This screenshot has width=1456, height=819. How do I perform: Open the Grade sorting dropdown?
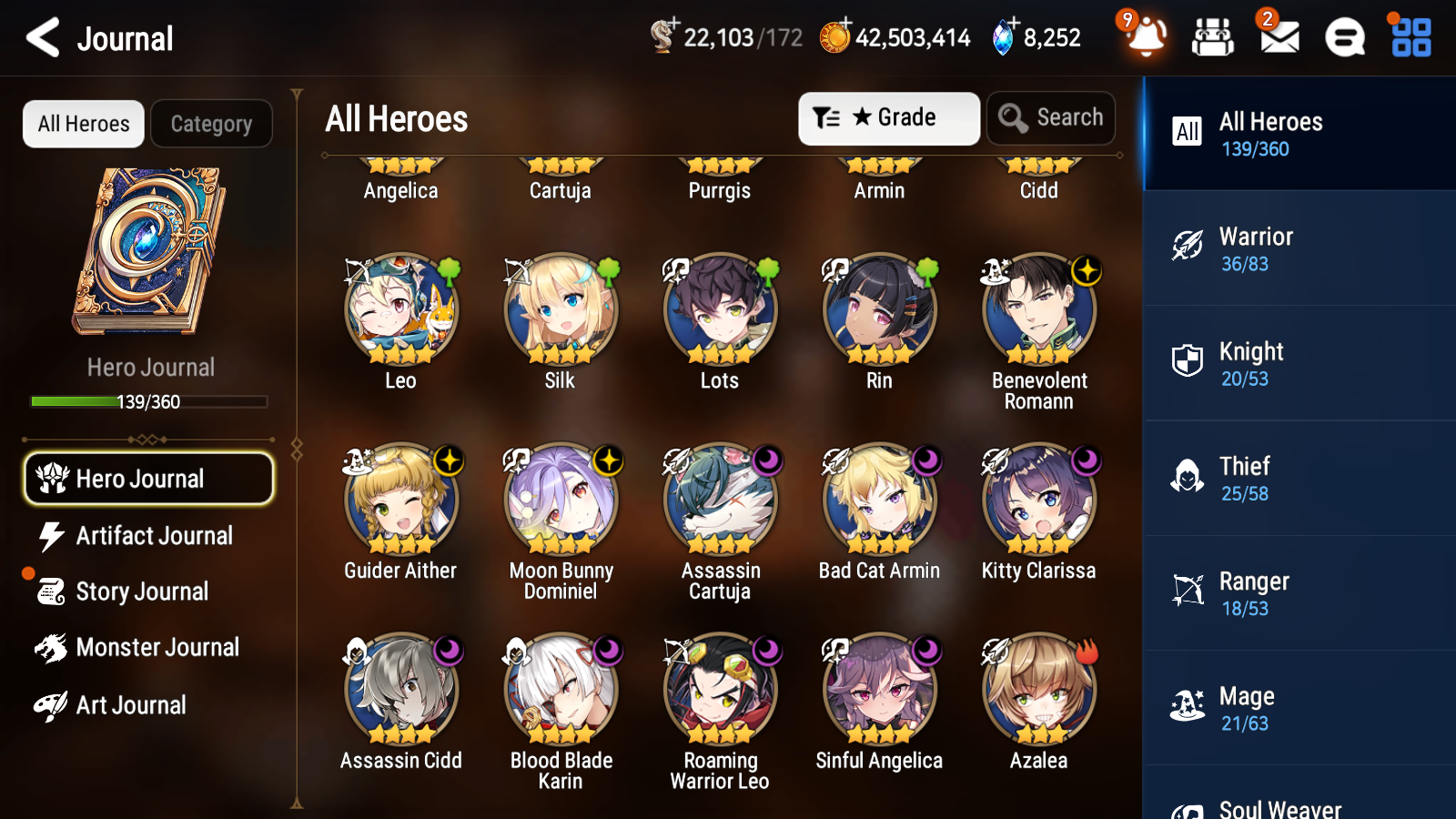pos(888,117)
